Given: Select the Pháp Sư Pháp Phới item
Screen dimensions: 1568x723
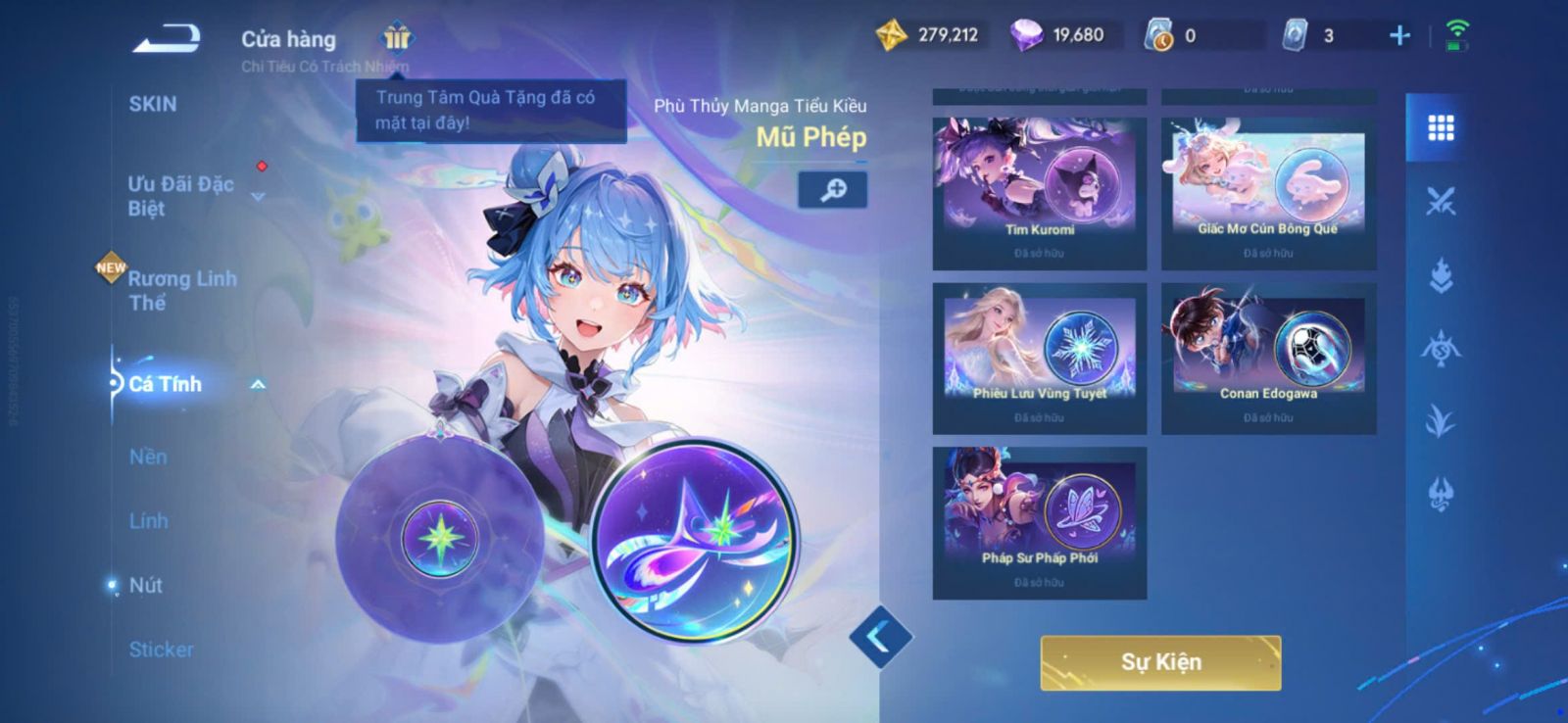Looking at the screenshot, I should click(x=1039, y=522).
